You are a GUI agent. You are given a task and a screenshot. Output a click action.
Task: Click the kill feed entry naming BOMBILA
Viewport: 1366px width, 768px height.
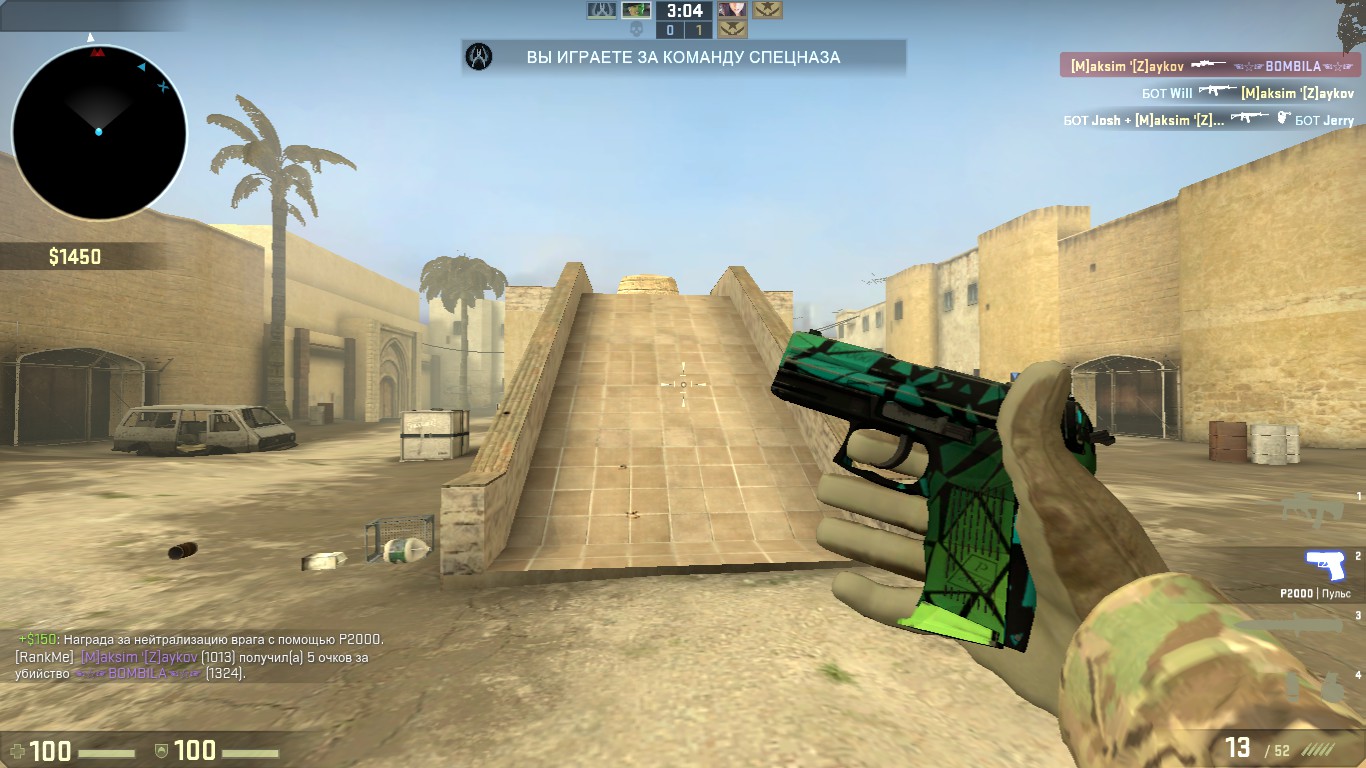click(1209, 66)
